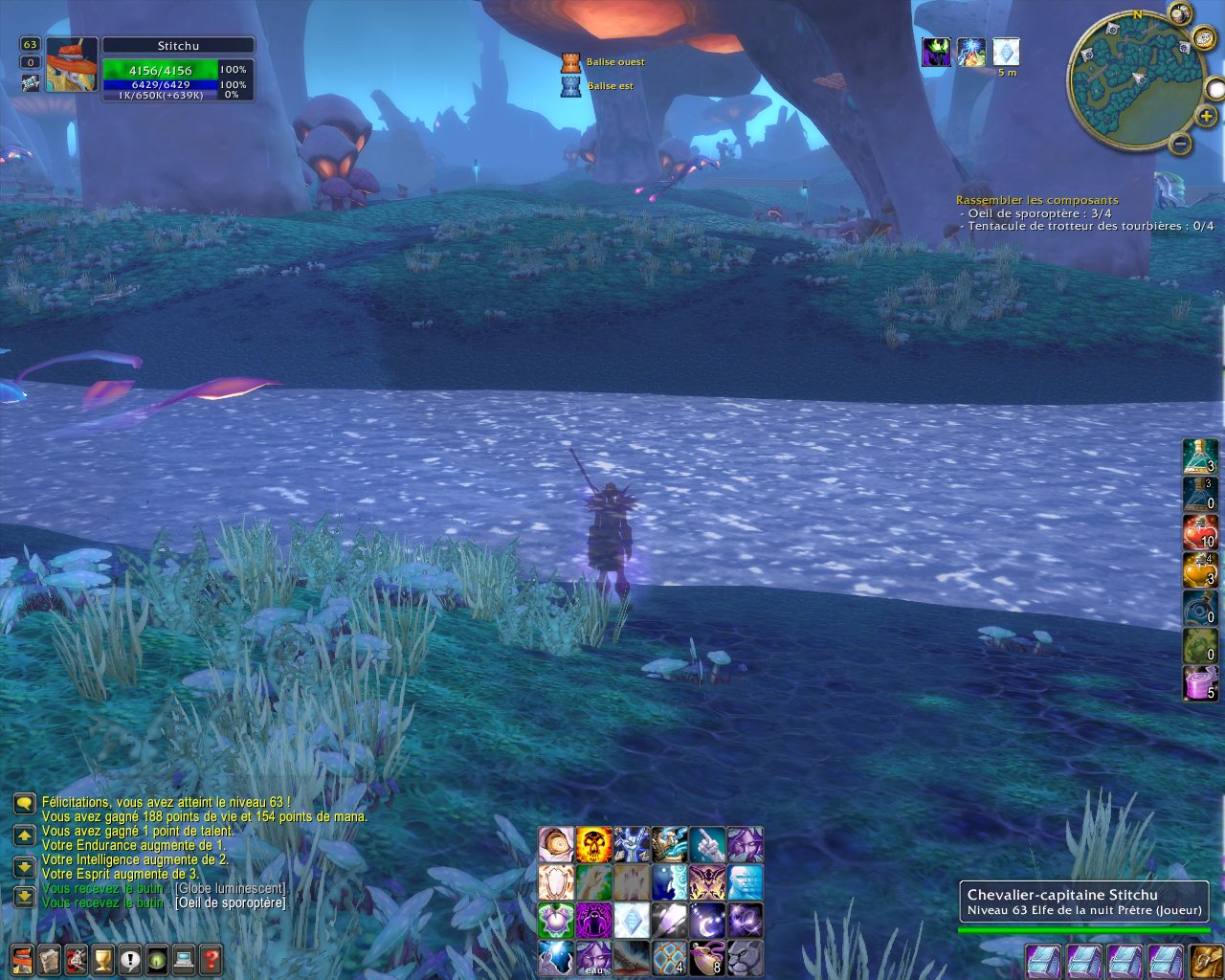Zoom out the minimap with minus button
Screen dimensions: 1225x980
pyautogui.click(x=1181, y=145)
